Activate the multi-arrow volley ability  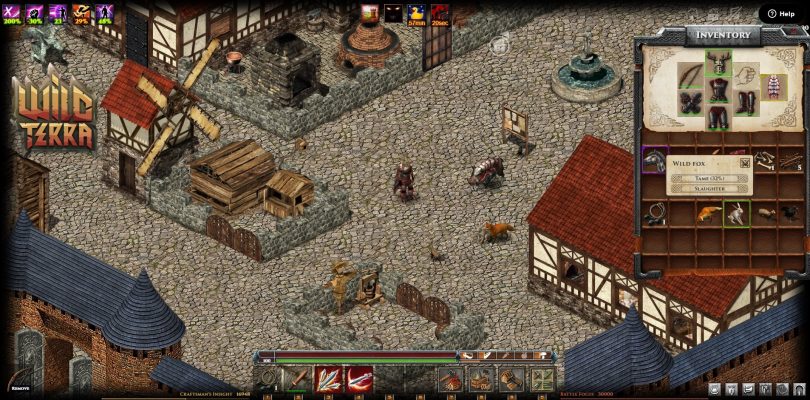point(328,379)
